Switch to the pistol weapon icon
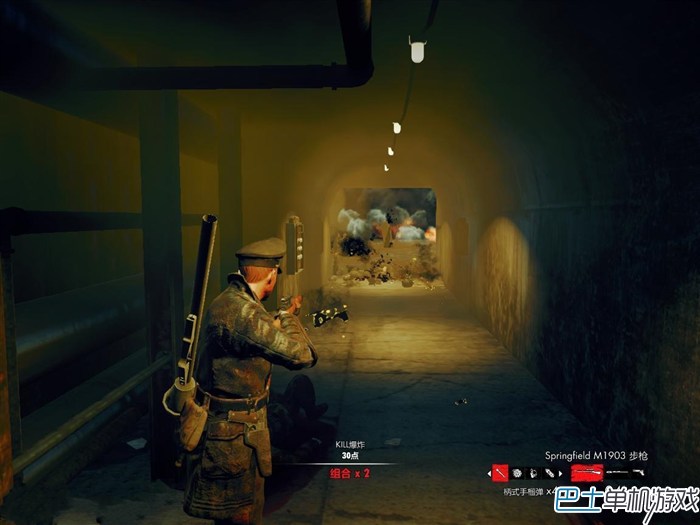This screenshot has width=700, height=525. coord(639,471)
